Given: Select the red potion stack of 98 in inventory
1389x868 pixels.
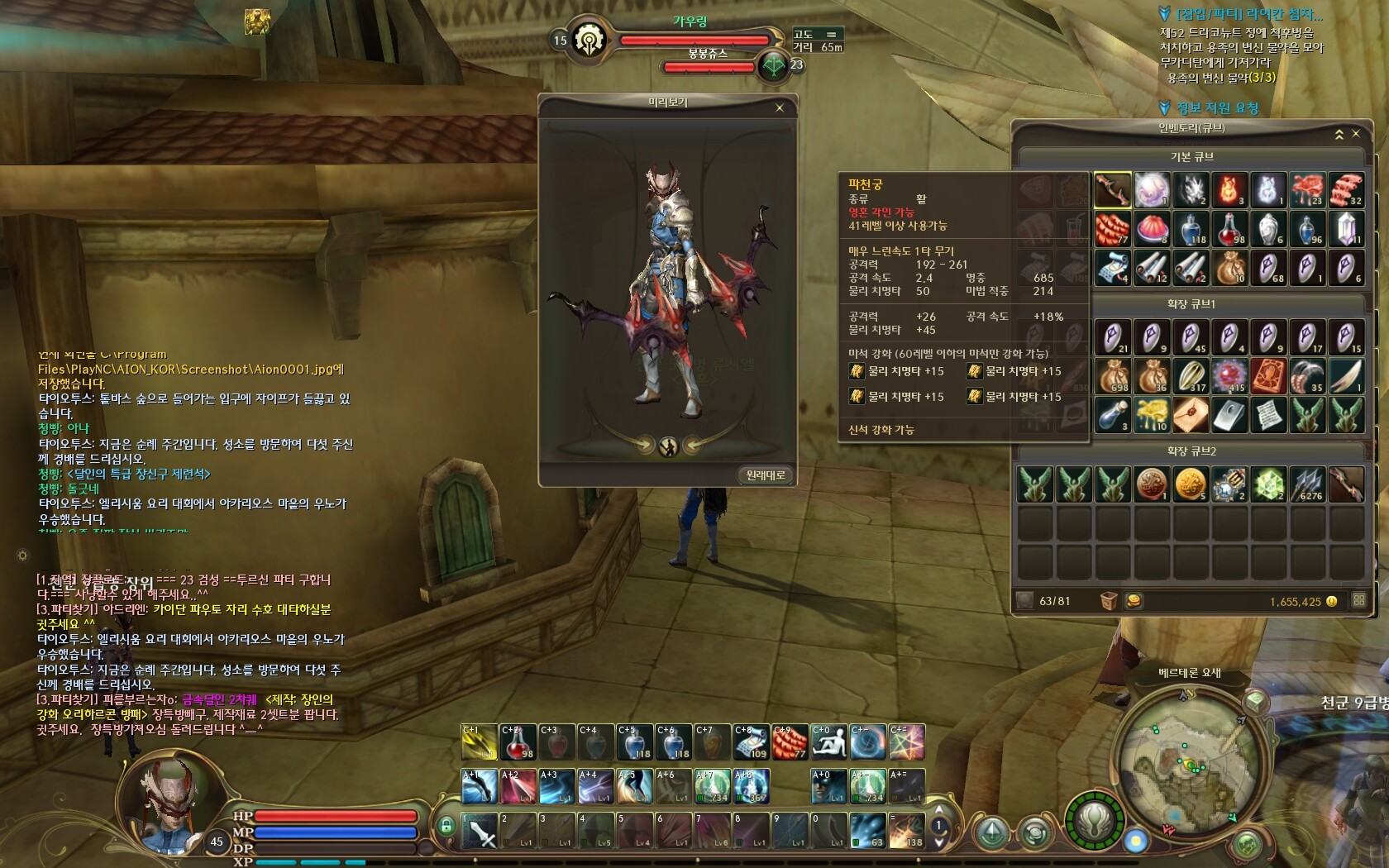Looking at the screenshot, I should click(1229, 229).
